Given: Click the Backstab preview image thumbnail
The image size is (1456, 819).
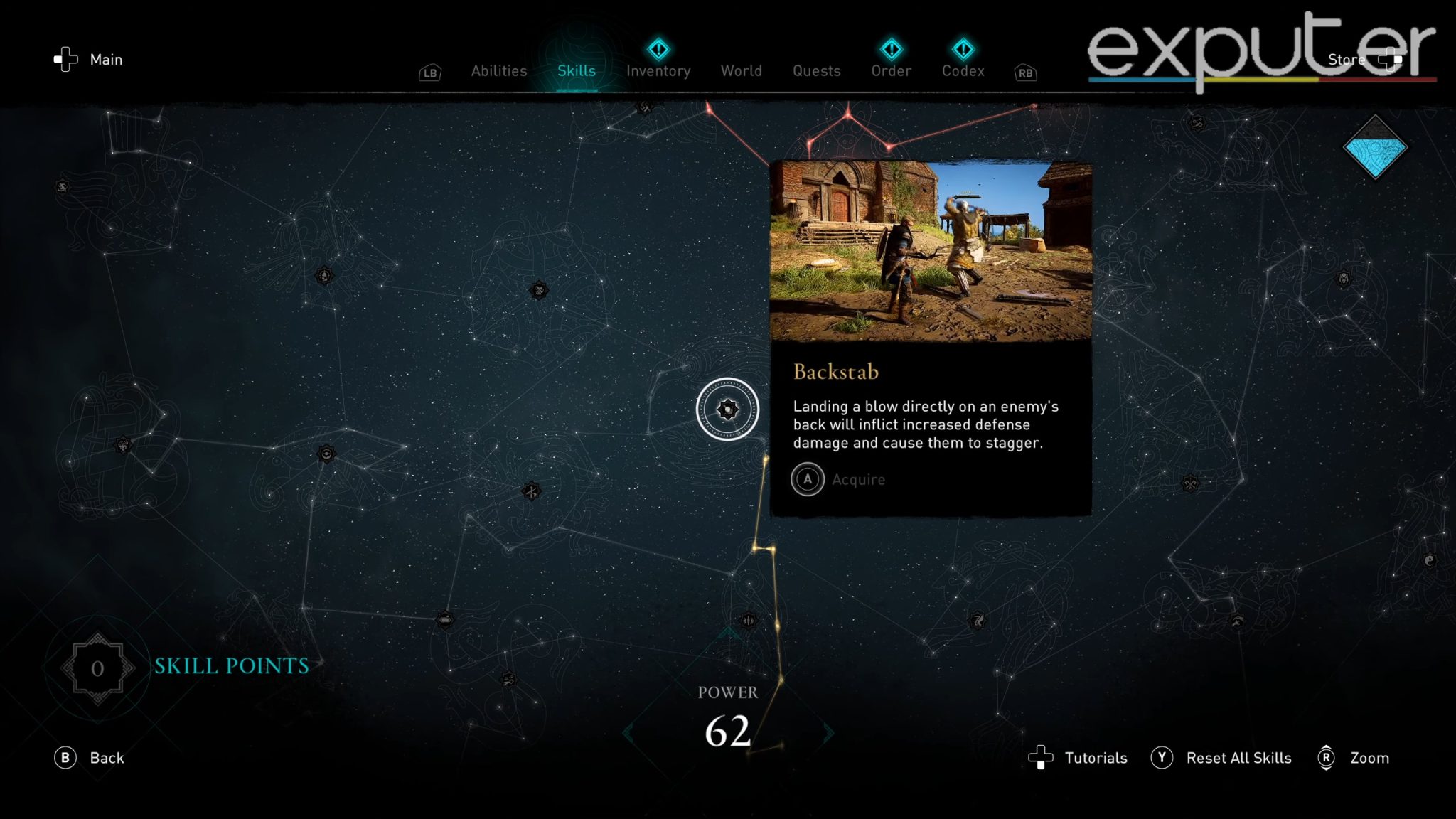Looking at the screenshot, I should click(931, 249).
